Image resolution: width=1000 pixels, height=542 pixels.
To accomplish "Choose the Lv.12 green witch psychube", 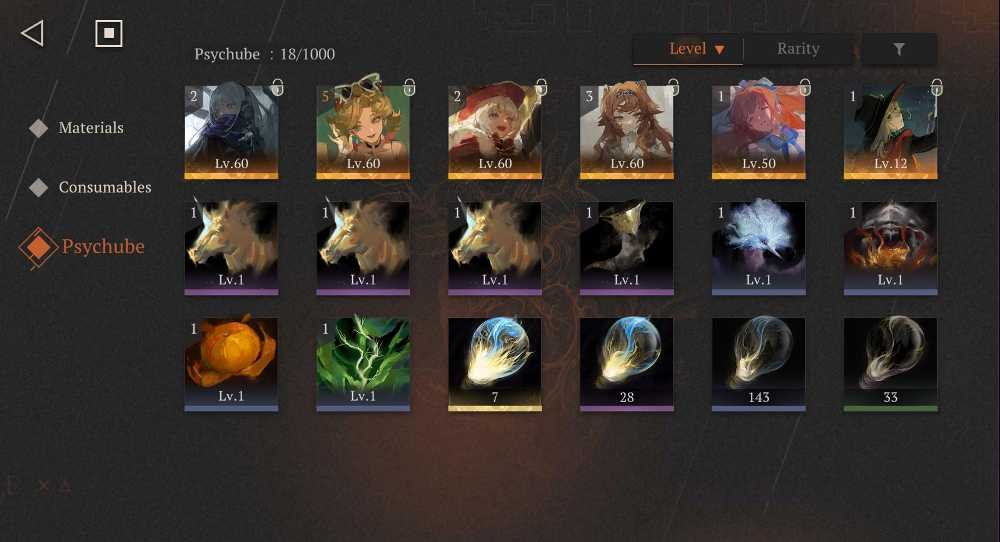I will click(x=890, y=131).
